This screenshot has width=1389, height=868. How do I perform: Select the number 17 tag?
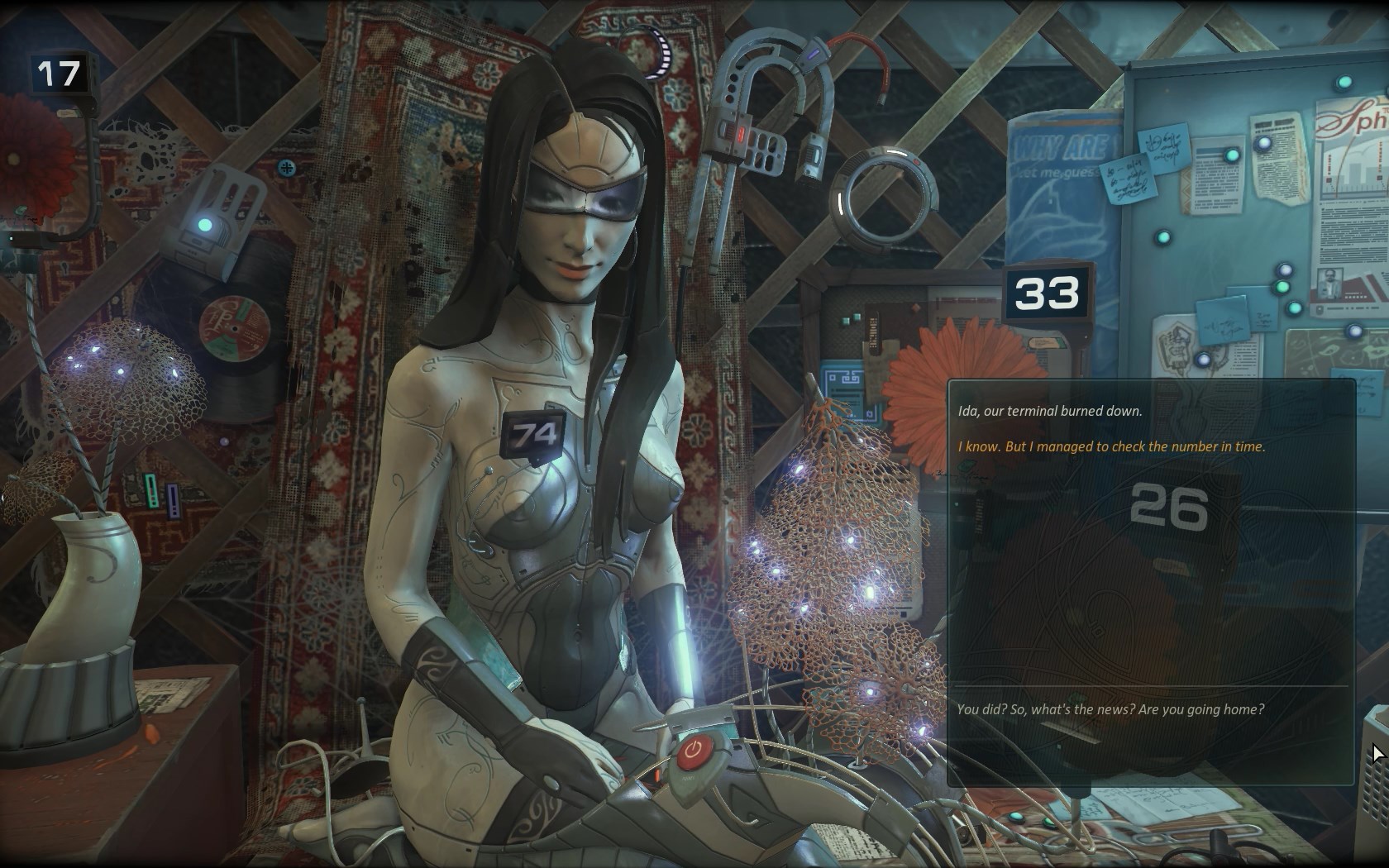(x=59, y=74)
